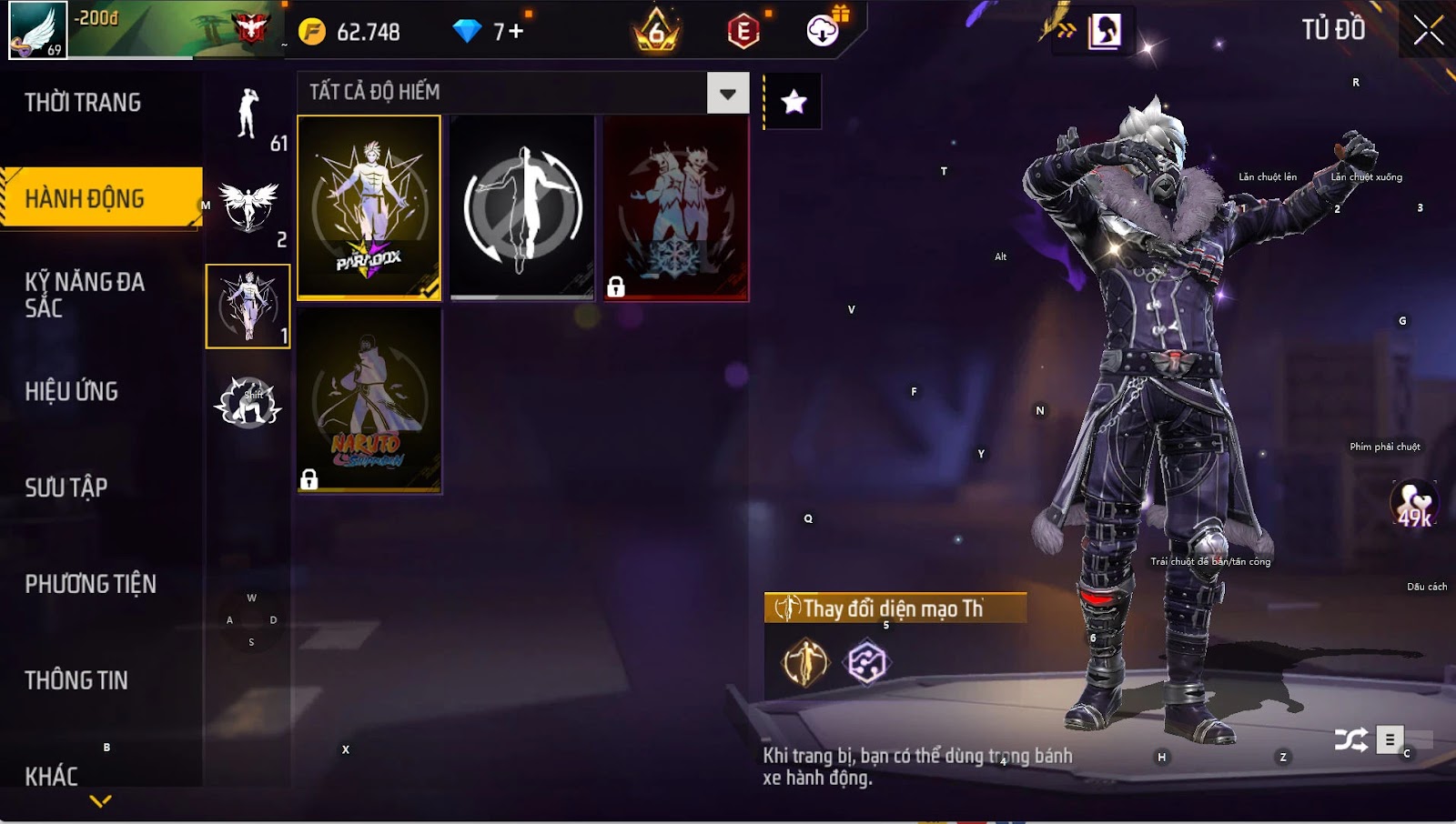This screenshot has width=1456, height=824.
Task: Close the Tủ Đồ wardrobe screen
Action: point(1428,30)
